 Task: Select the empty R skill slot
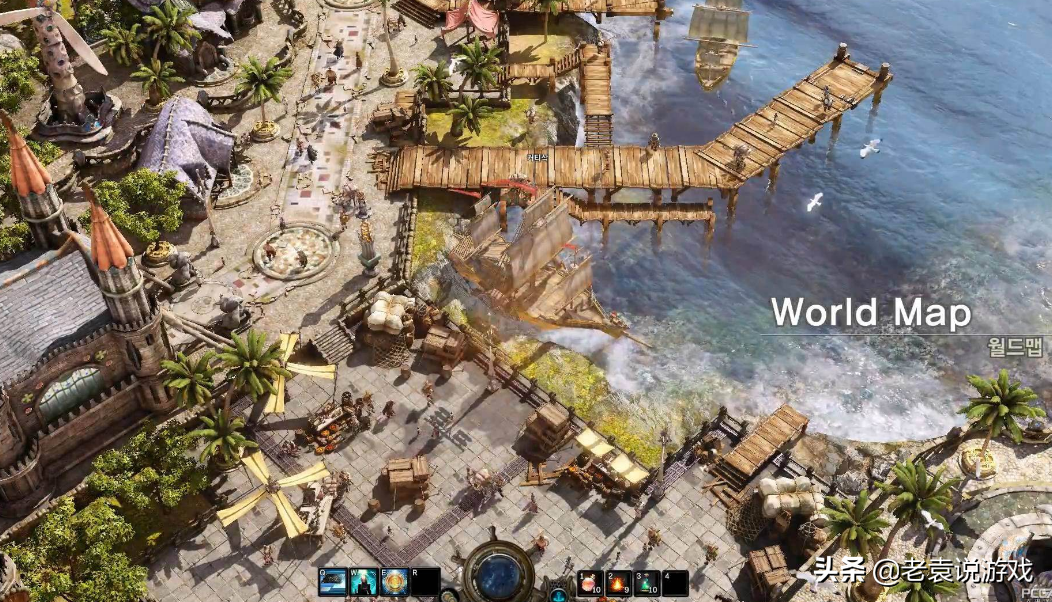point(426,582)
